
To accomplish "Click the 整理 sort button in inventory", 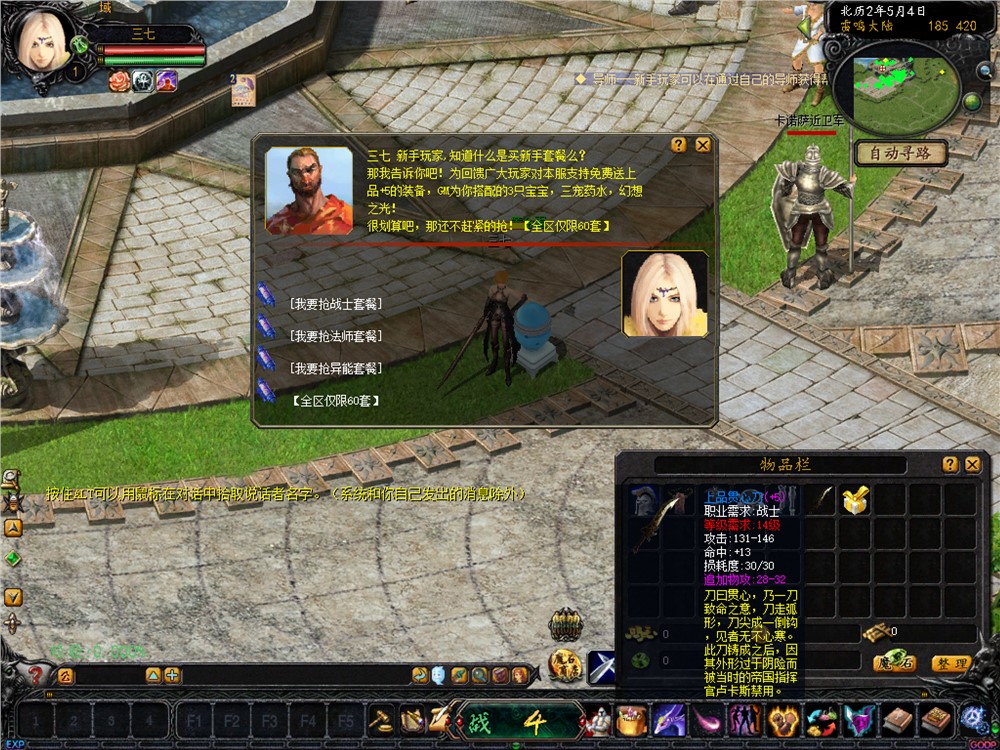I will (950, 663).
